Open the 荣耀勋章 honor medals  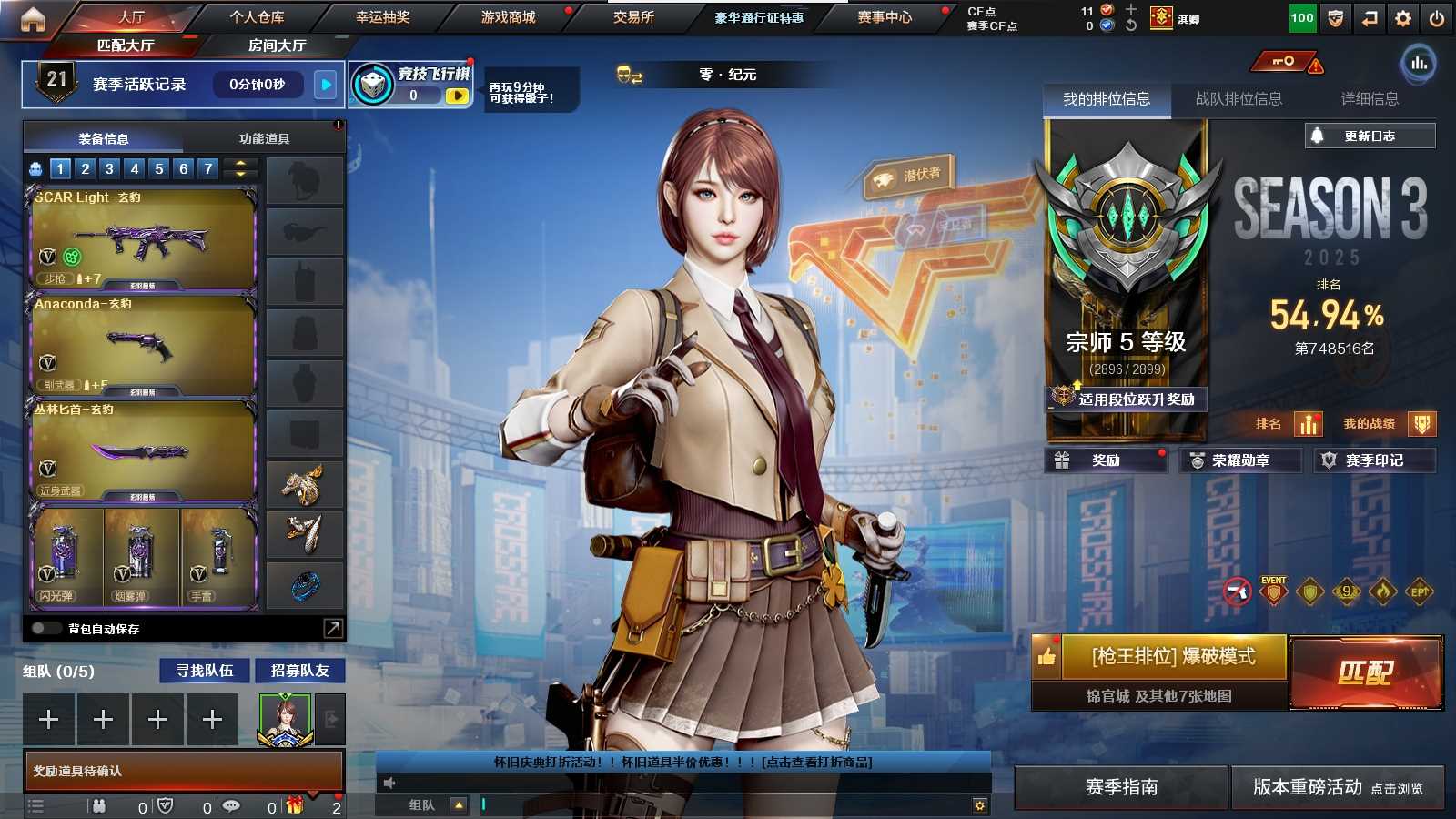point(1239,460)
